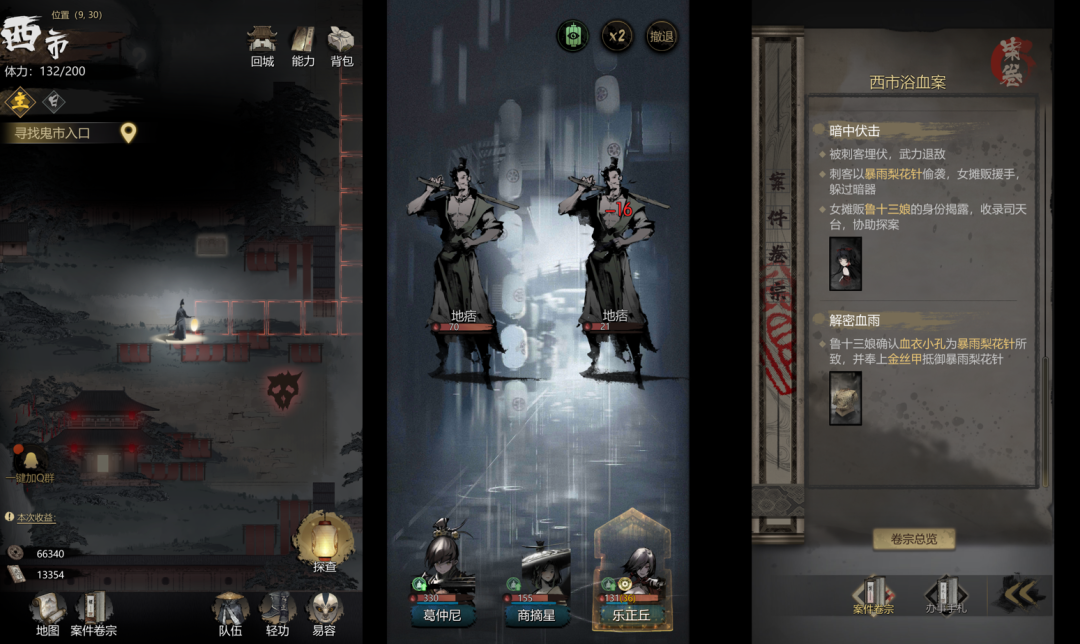Switch to the gold 主 main quest tab

(x=19, y=101)
